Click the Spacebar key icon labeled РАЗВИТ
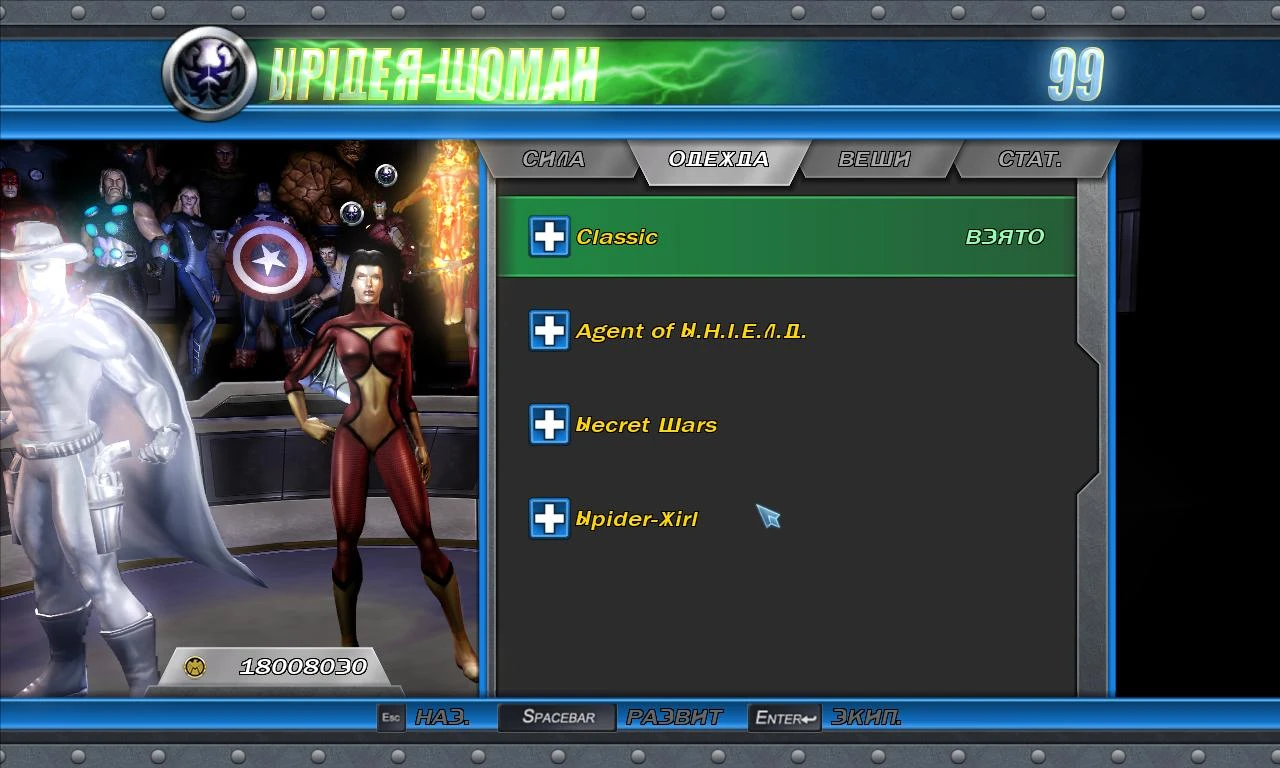This screenshot has width=1280, height=768. click(x=556, y=716)
